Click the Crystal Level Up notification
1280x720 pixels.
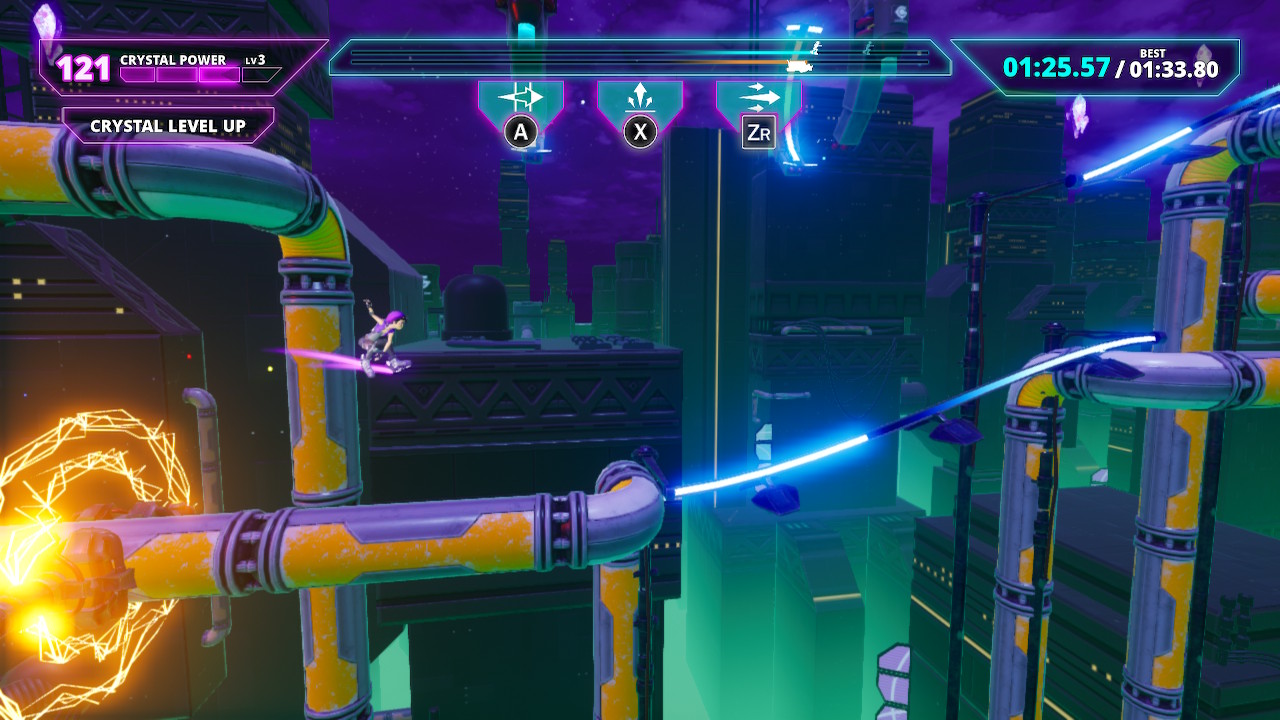coord(165,126)
